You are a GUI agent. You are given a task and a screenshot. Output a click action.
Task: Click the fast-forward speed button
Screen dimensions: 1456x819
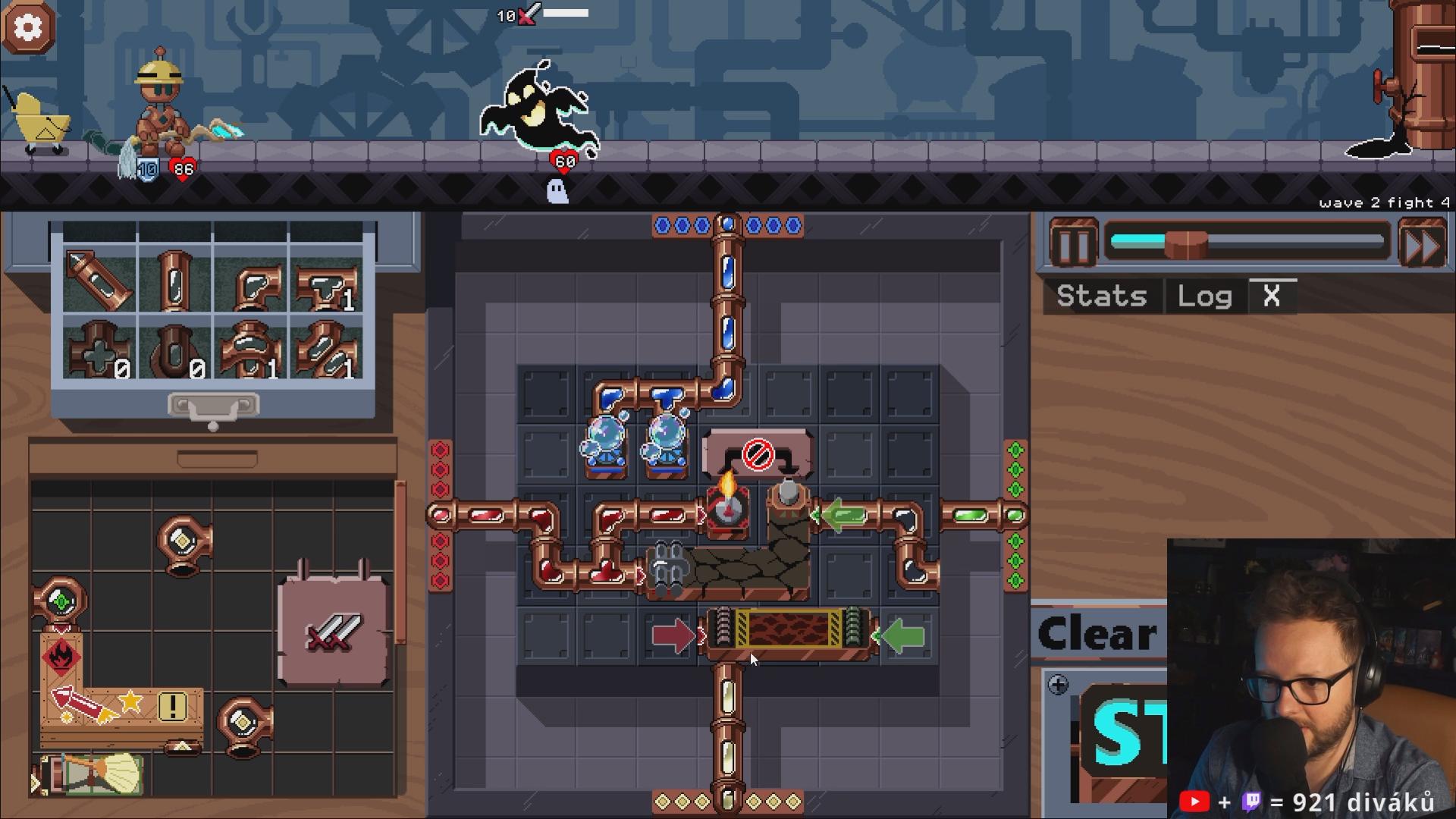[x=1422, y=244]
